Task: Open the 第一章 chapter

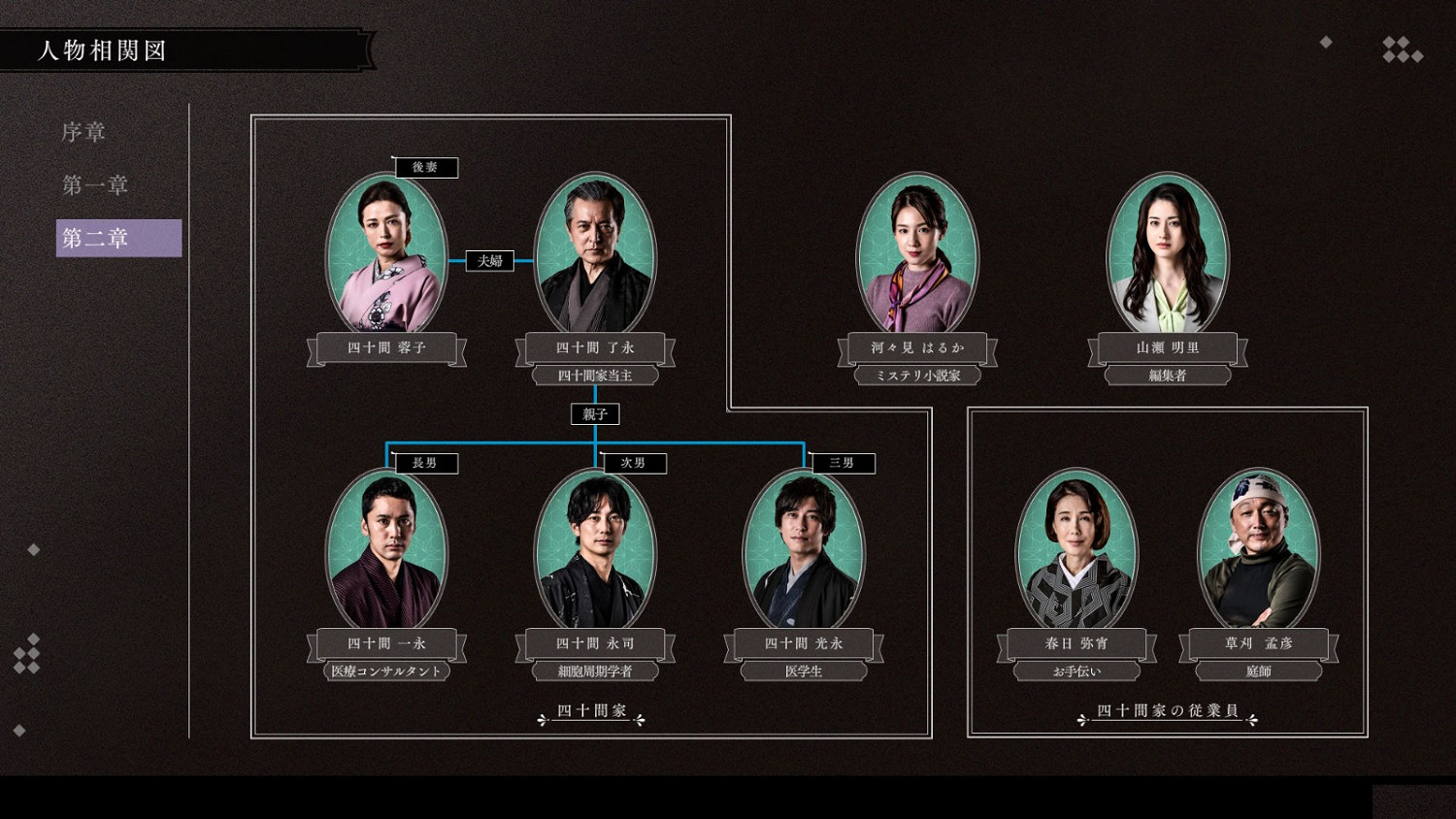Action: coord(96,184)
